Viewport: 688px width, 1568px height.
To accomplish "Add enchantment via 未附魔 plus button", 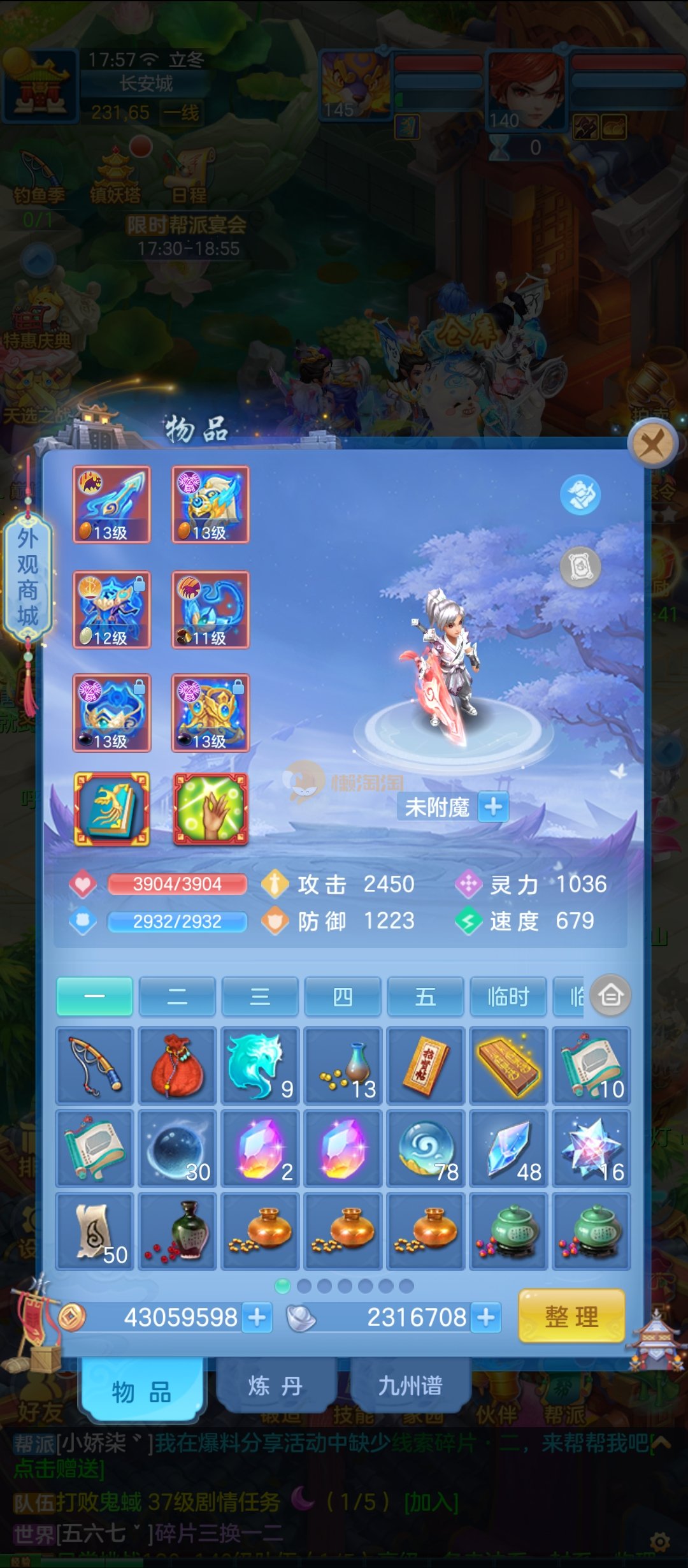I will tap(493, 807).
